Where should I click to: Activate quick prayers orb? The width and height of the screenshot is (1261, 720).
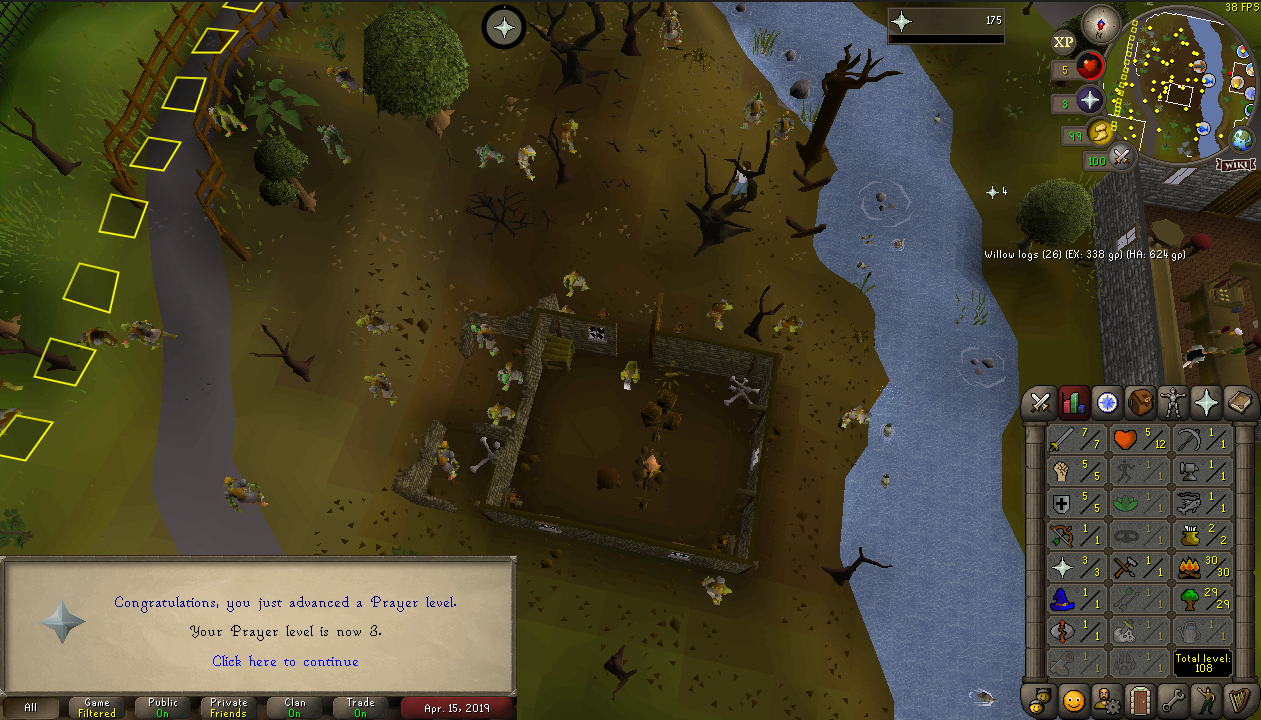1089,100
